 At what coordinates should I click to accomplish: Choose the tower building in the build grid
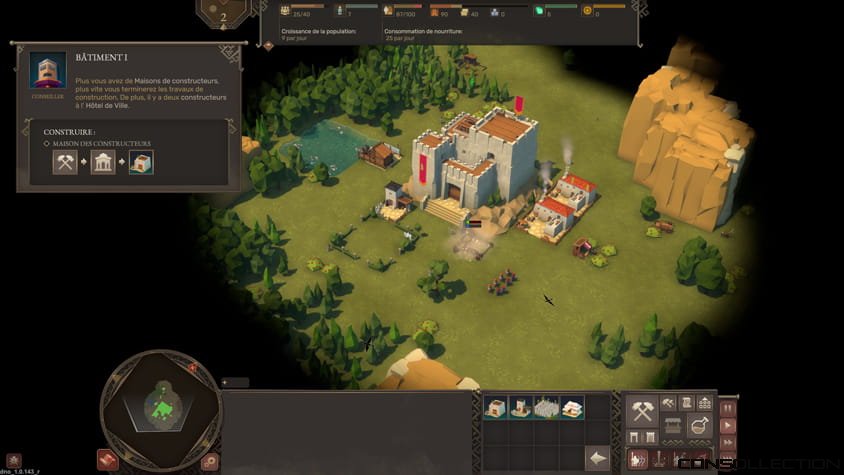point(522,407)
